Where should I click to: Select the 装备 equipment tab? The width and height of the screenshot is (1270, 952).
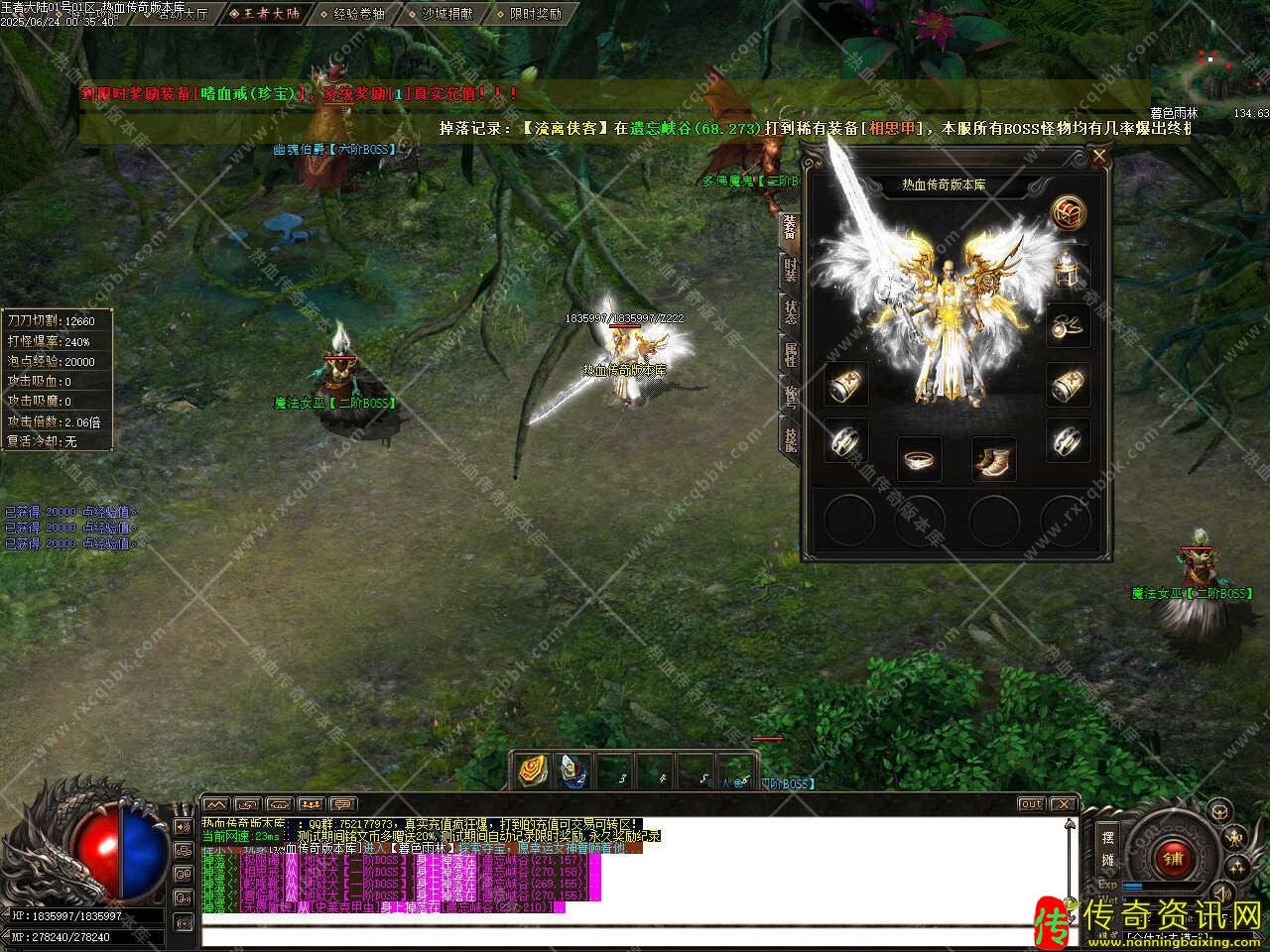coord(790,227)
